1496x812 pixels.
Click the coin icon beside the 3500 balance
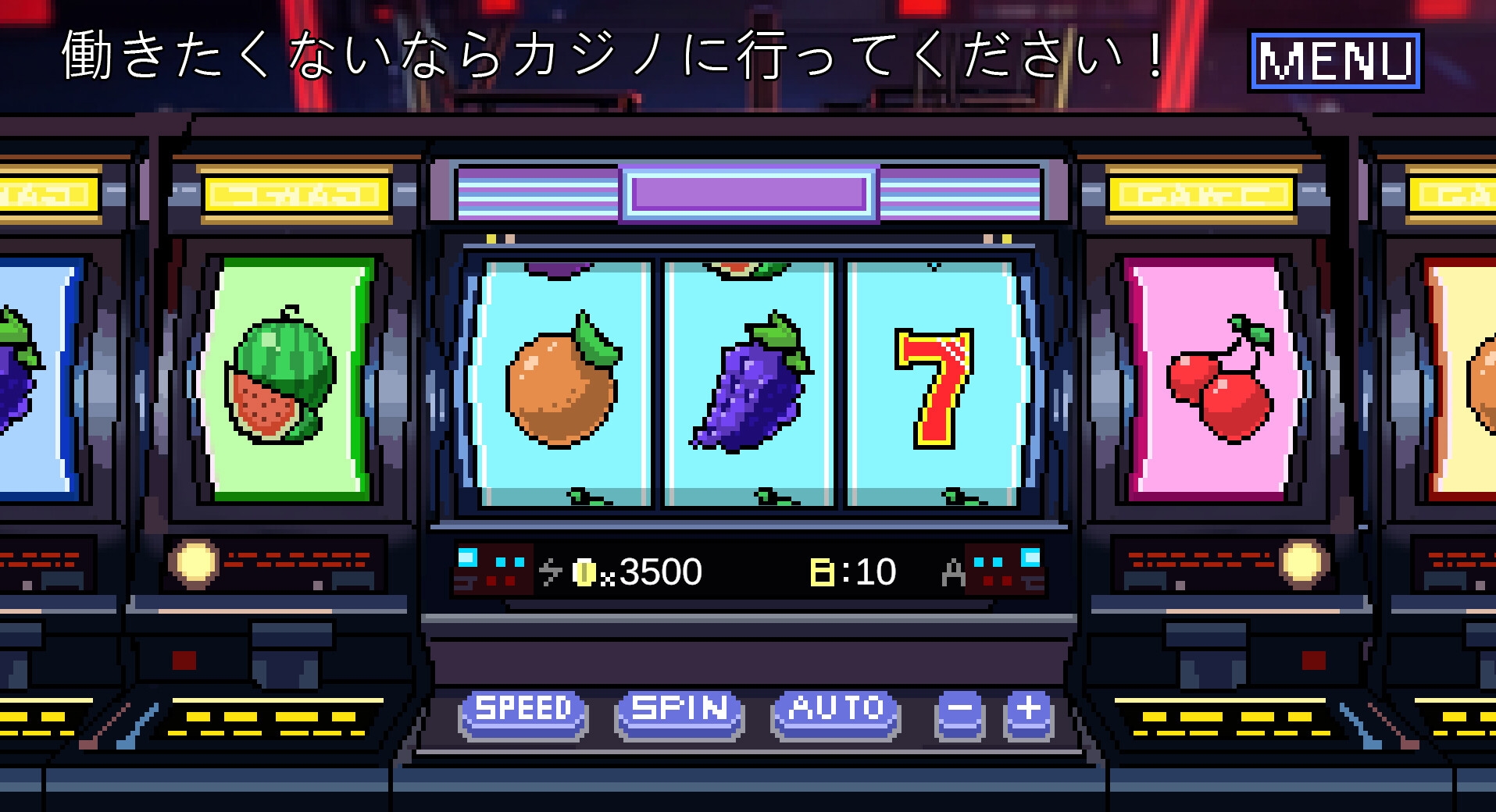(586, 571)
